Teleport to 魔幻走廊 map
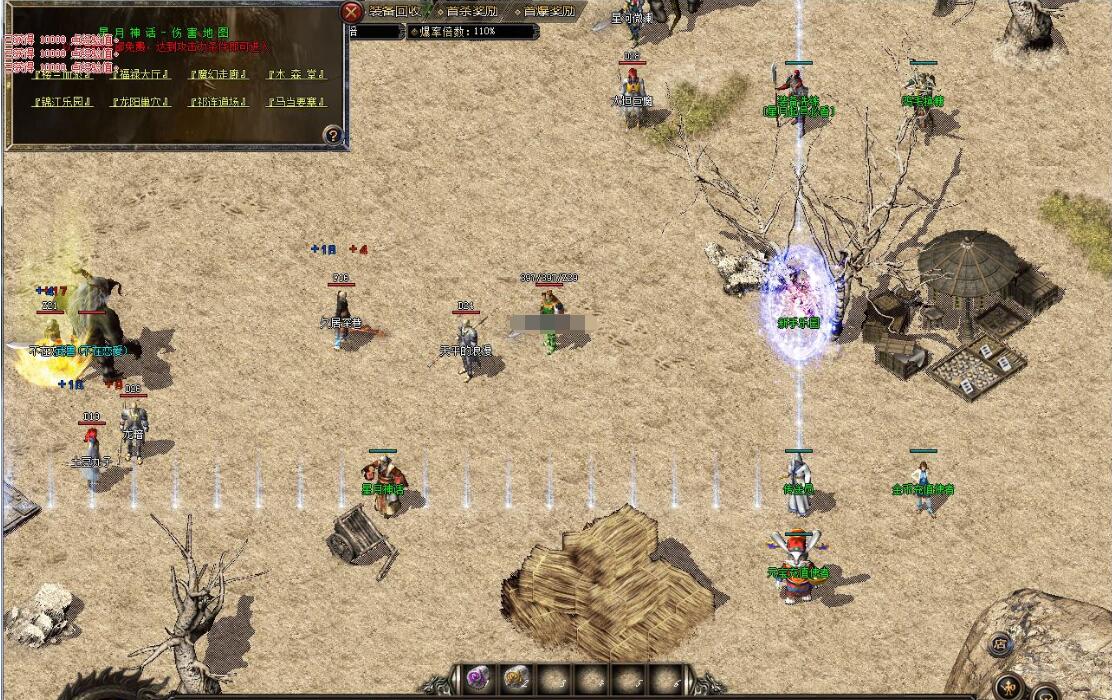Image resolution: width=1112 pixels, height=700 pixels. click(218, 74)
